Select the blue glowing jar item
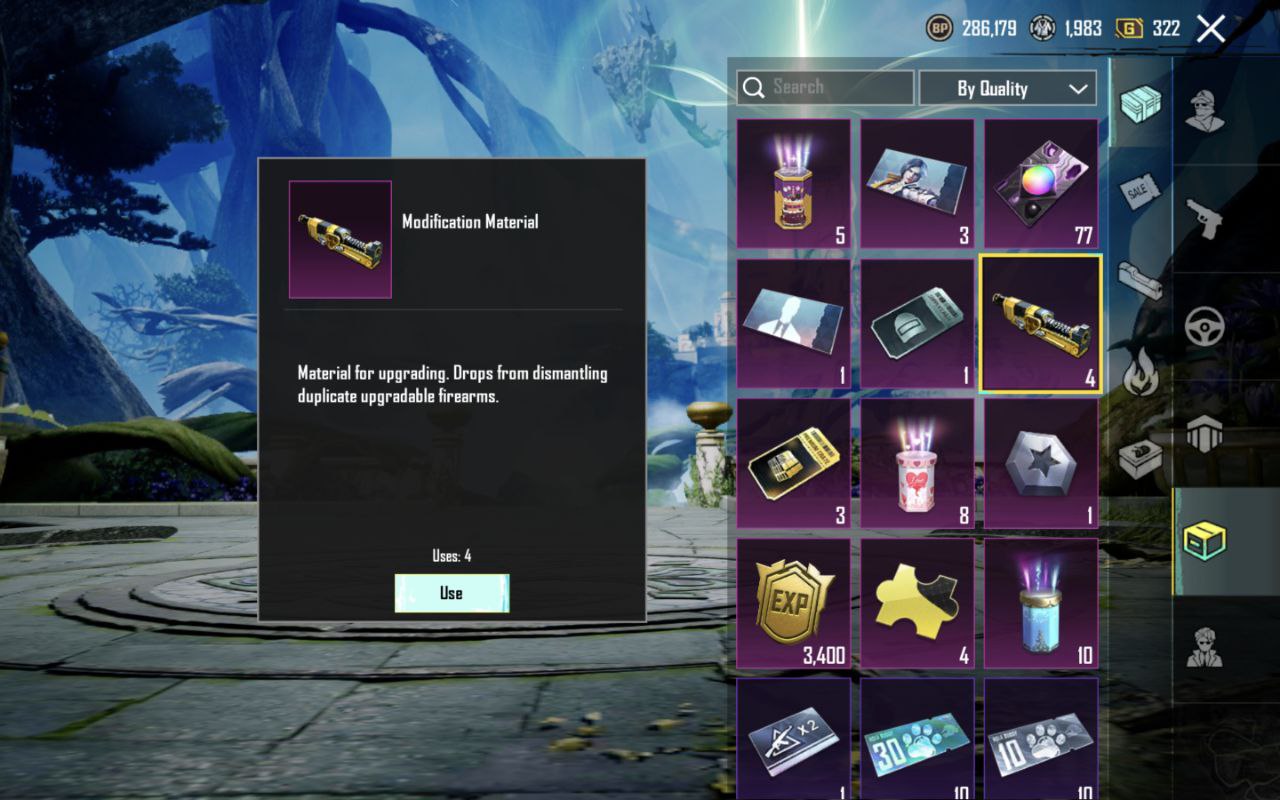 [1040, 604]
